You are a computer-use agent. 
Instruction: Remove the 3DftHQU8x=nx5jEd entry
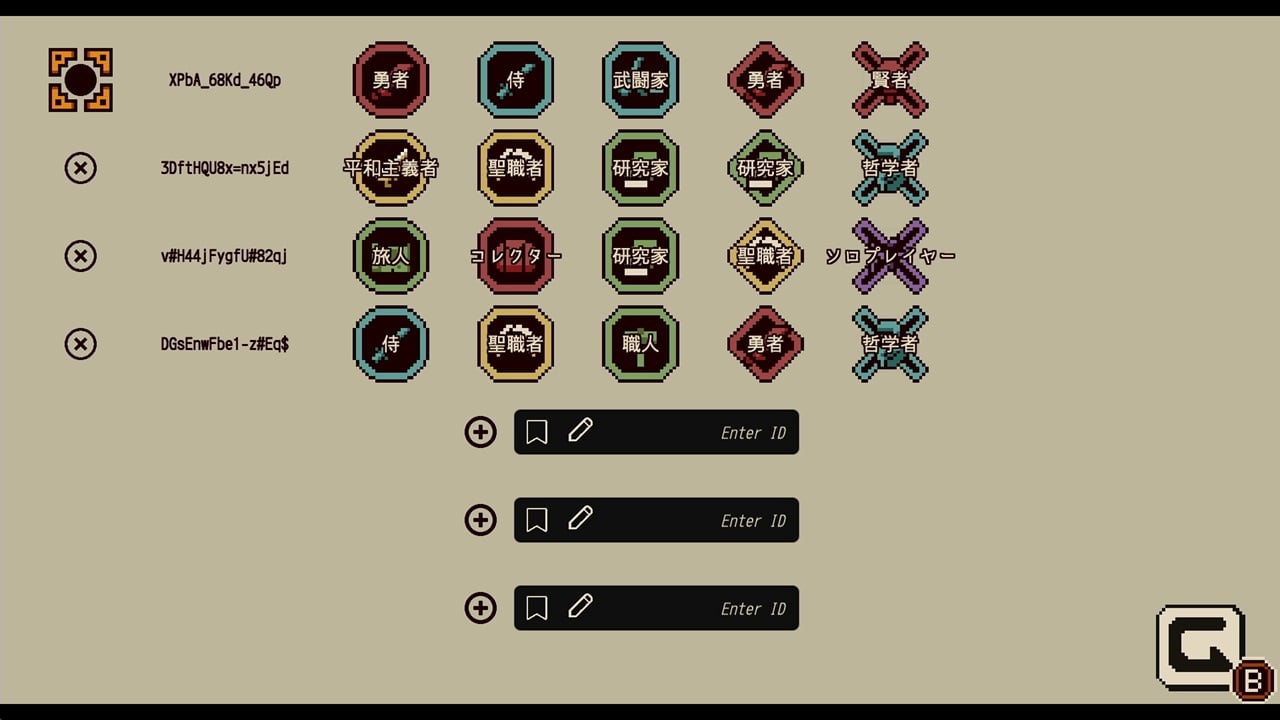tap(81, 168)
